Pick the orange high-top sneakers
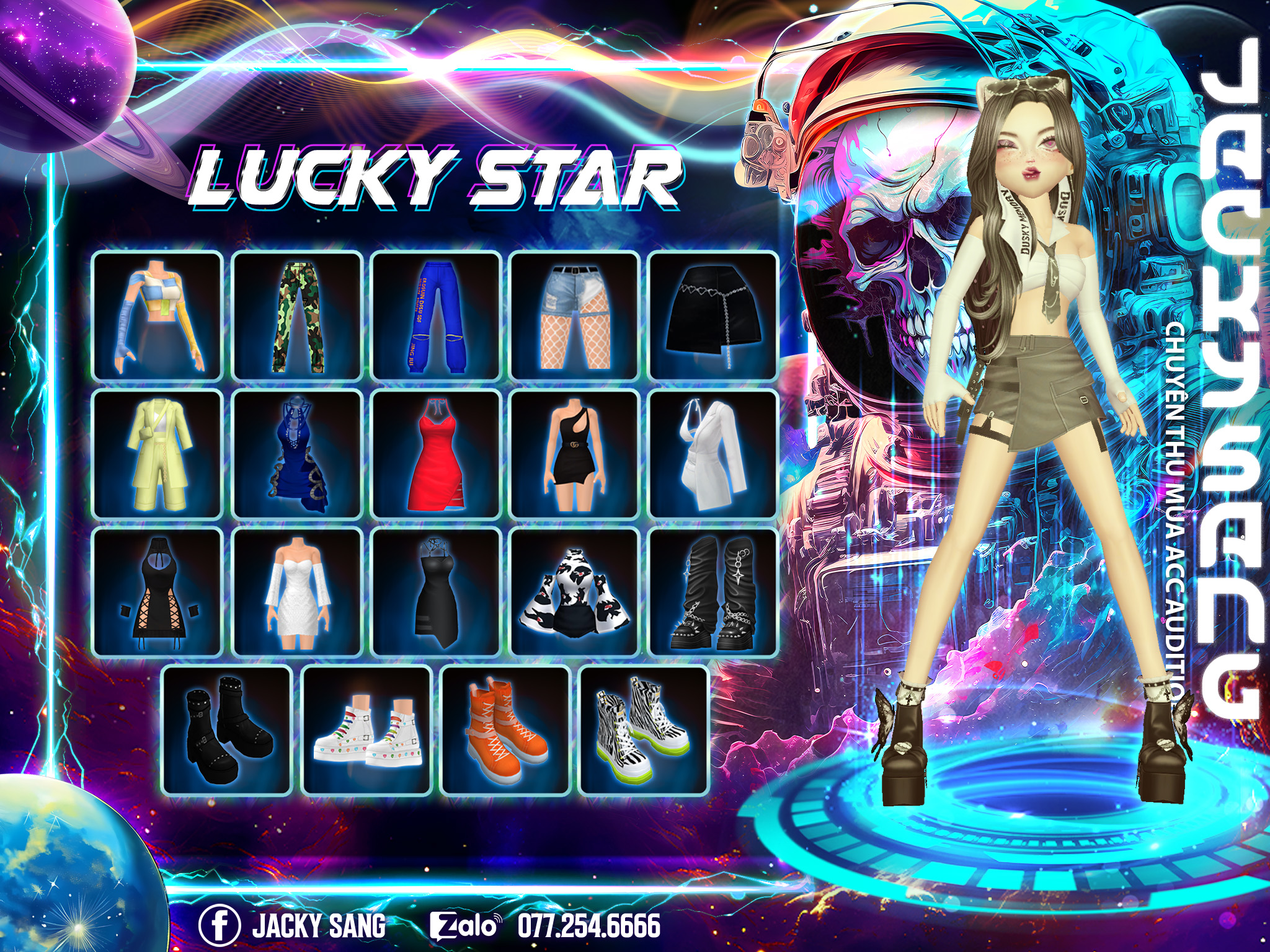 505,731
